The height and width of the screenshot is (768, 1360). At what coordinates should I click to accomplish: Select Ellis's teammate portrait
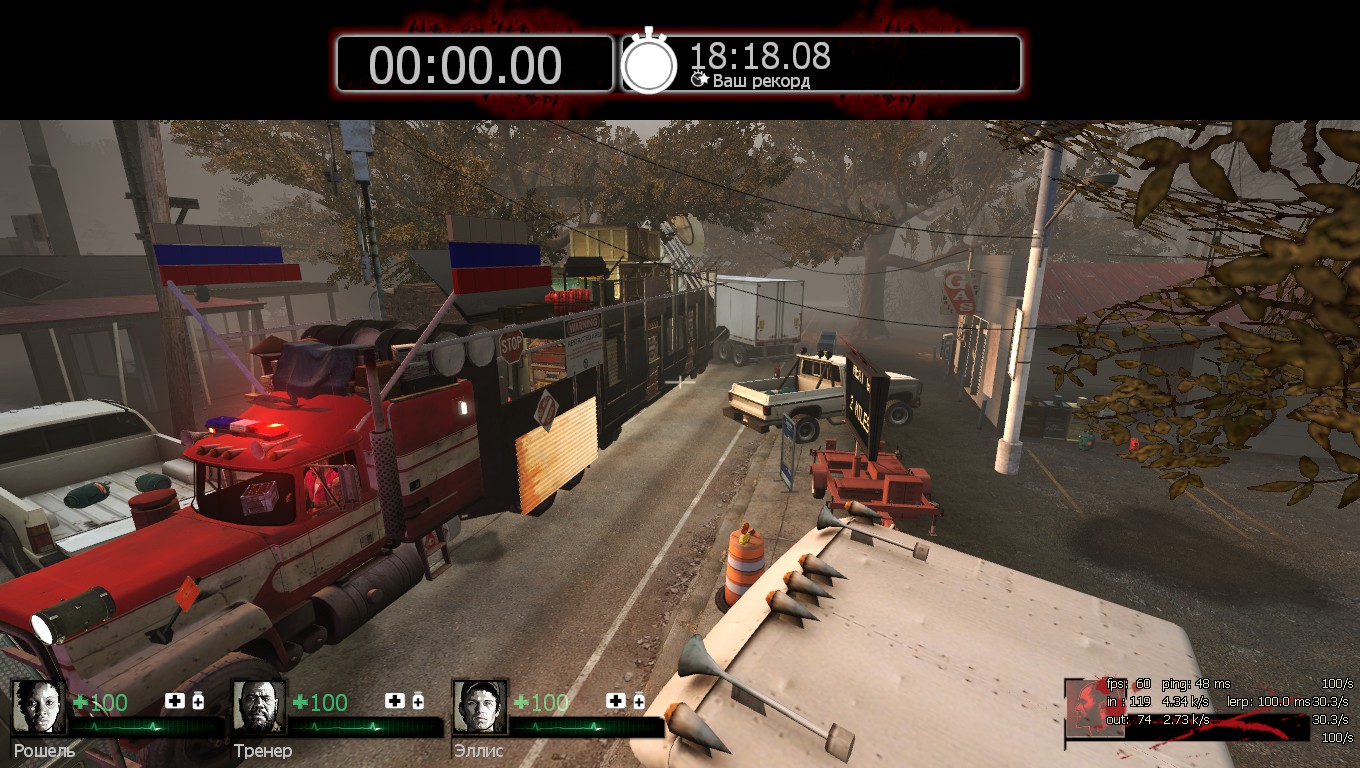(x=479, y=707)
